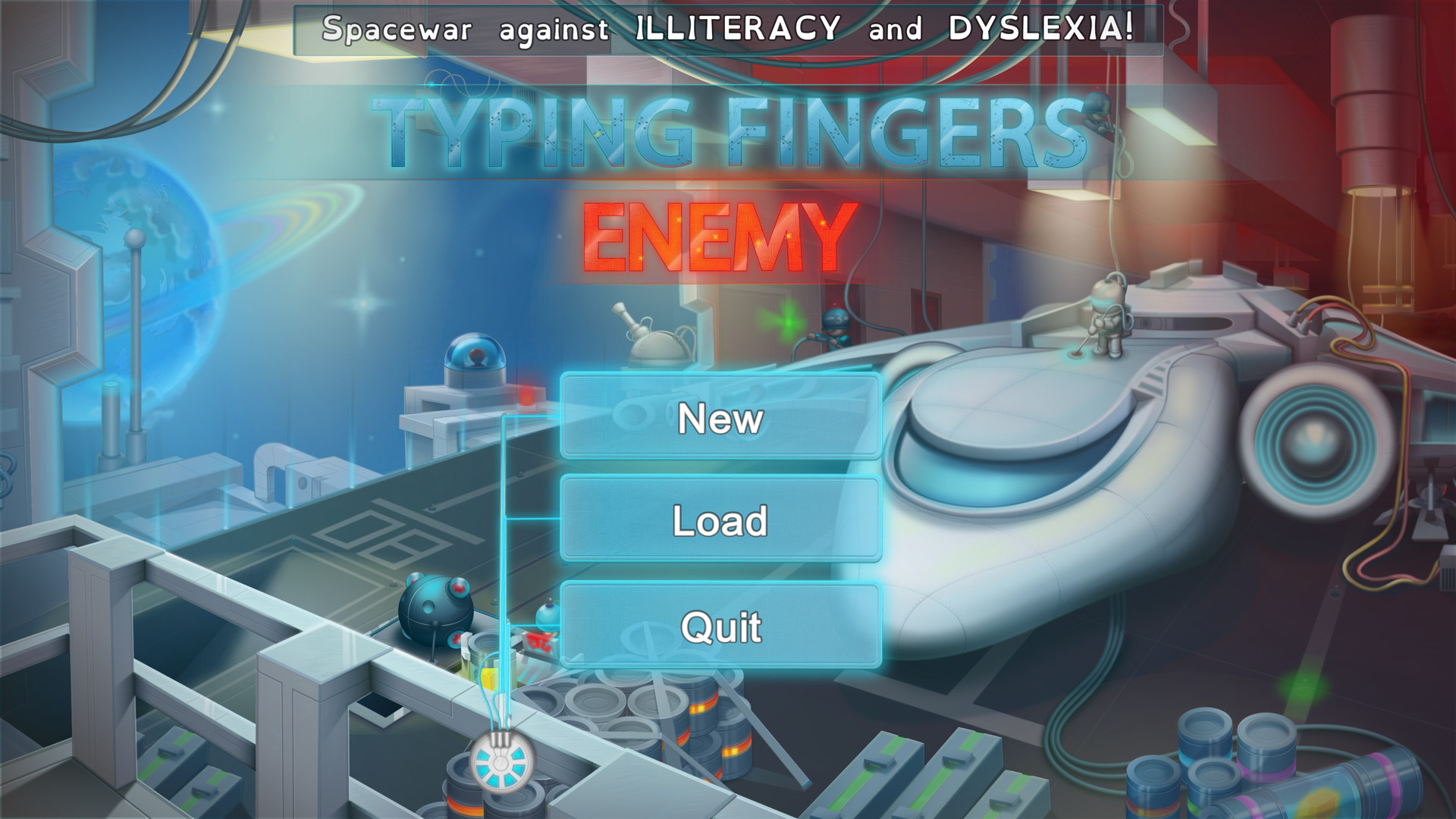Open the Load menu
The image size is (1456, 819).
[x=719, y=520]
